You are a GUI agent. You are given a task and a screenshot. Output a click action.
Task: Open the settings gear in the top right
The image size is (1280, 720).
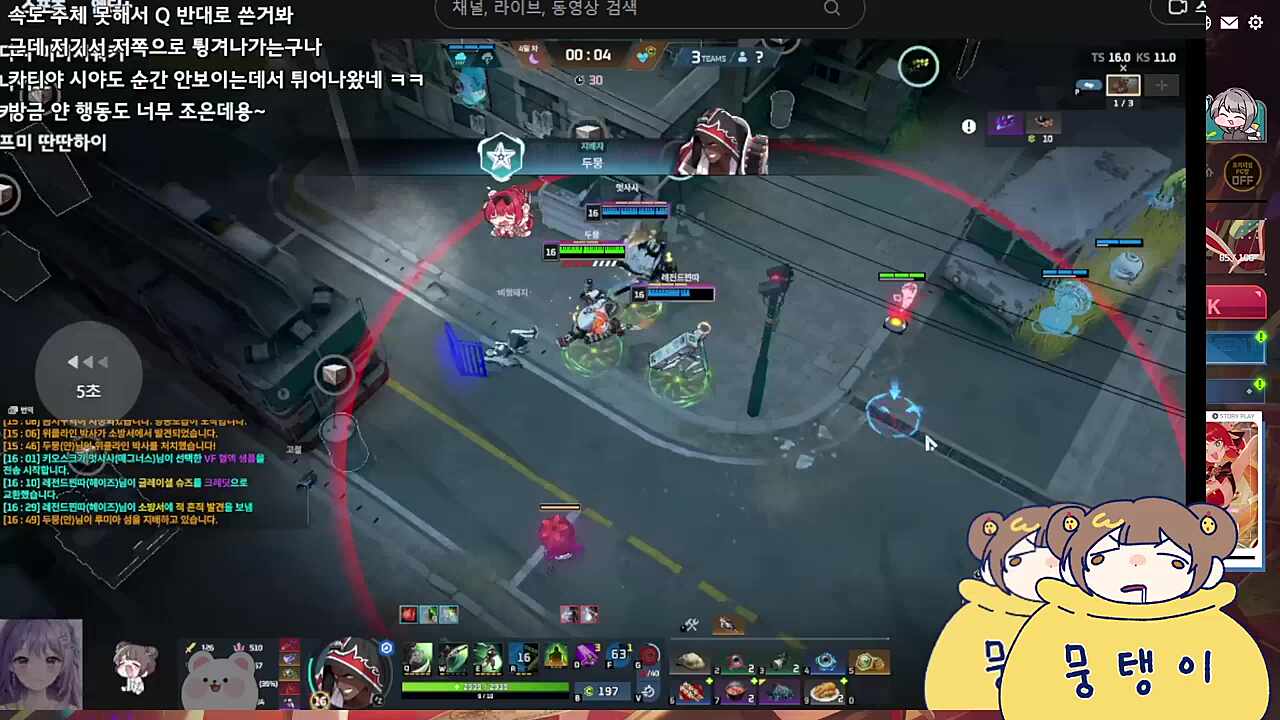click(x=1256, y=22)
